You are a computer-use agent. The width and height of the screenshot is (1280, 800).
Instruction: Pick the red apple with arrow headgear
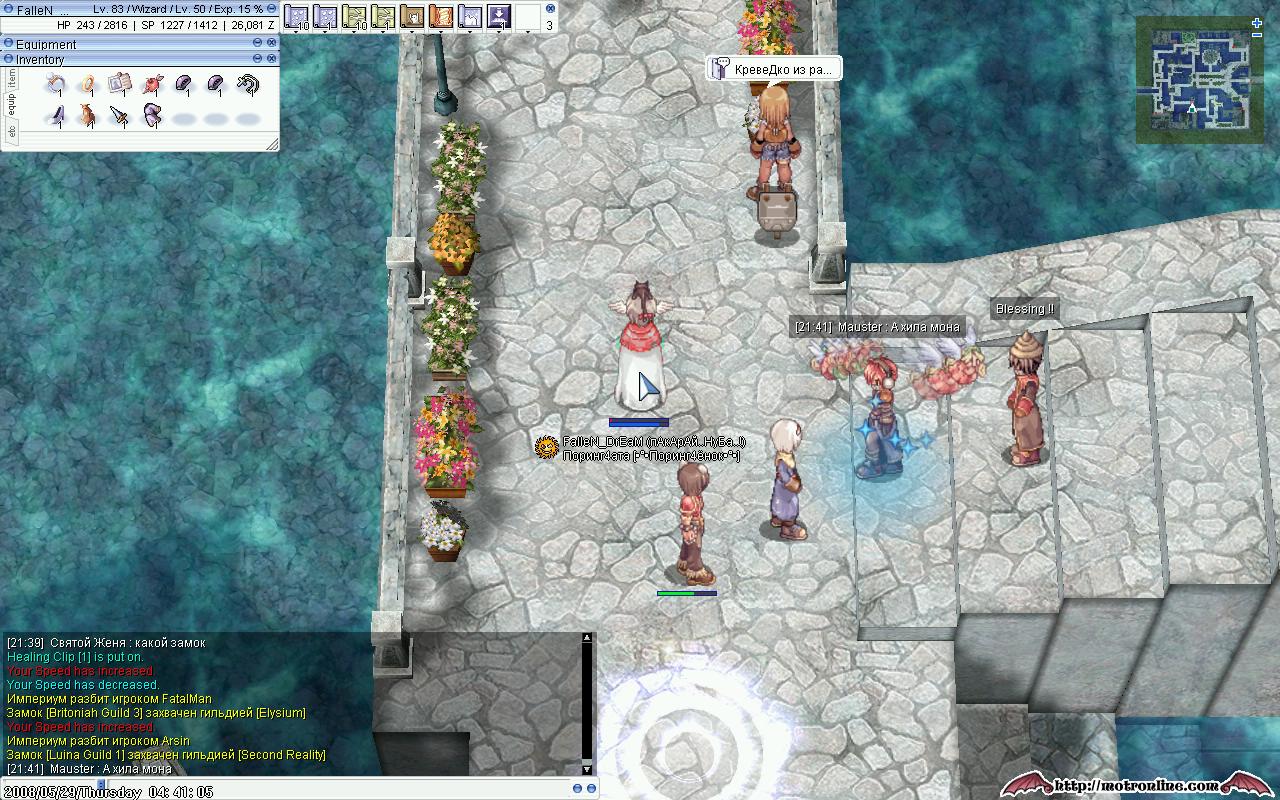pyautogui.click(x=152, y=85)
